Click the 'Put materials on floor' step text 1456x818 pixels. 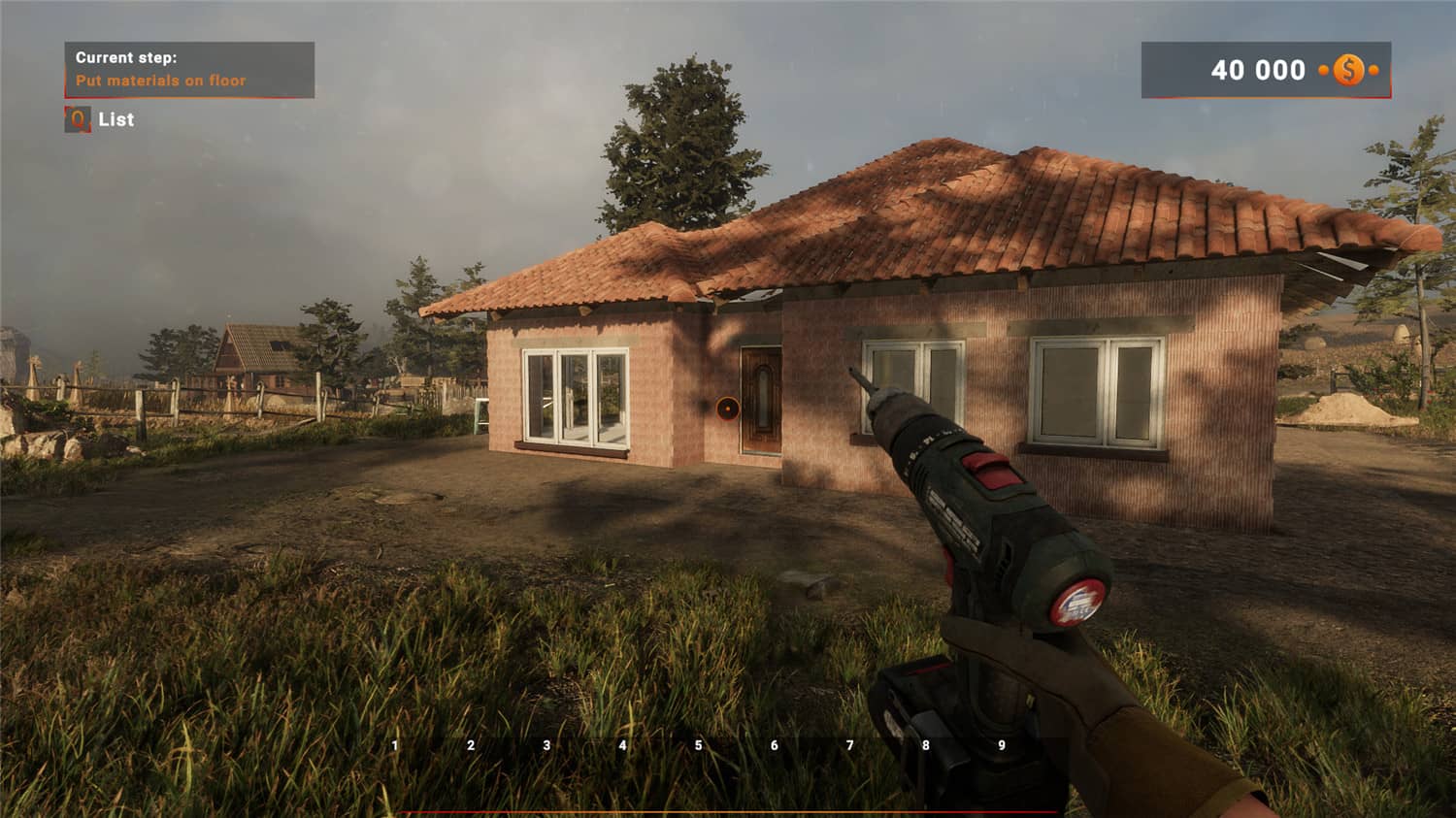tap(161, 80)
